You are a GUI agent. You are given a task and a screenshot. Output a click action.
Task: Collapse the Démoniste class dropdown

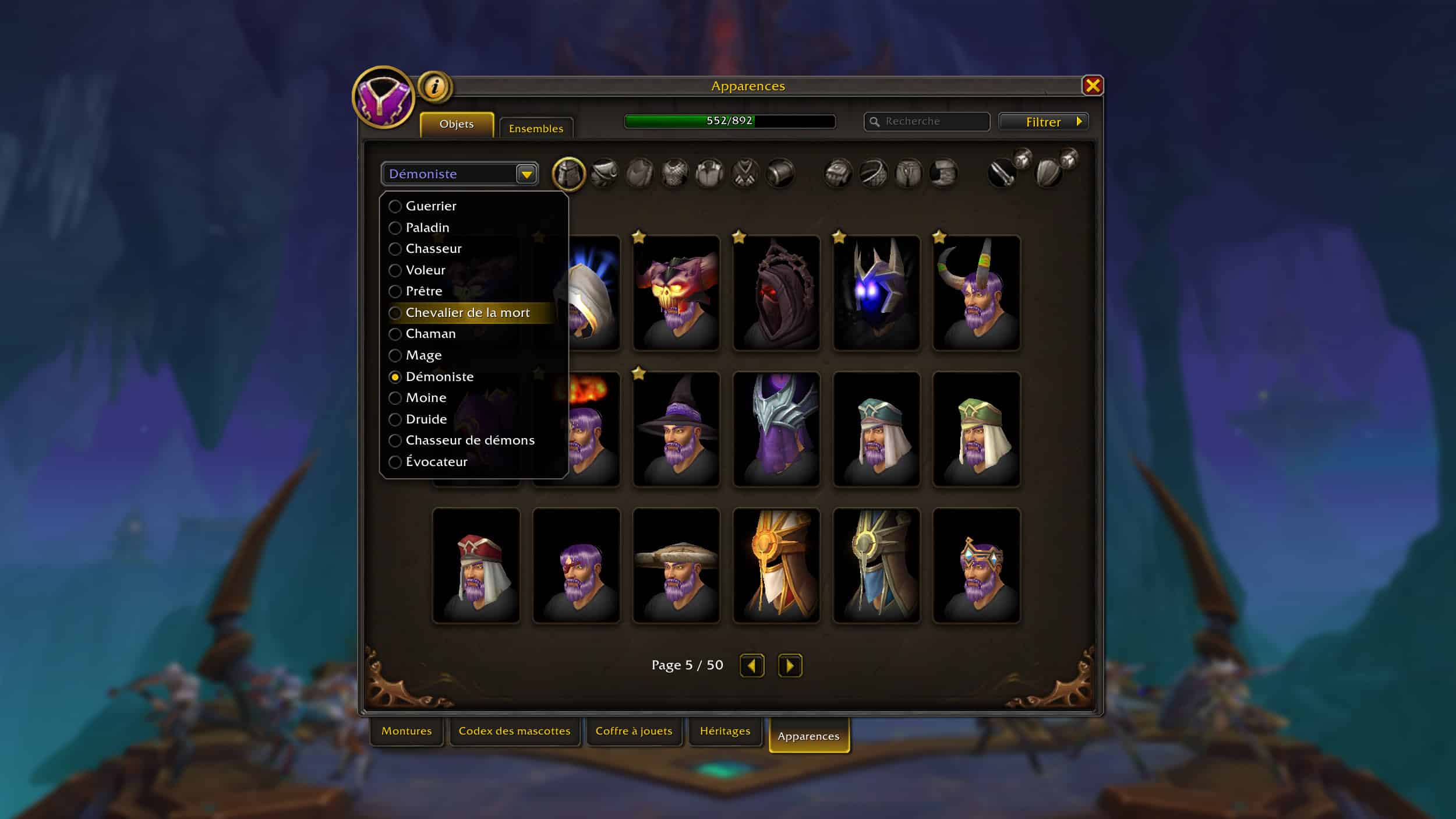coord(526,174)
